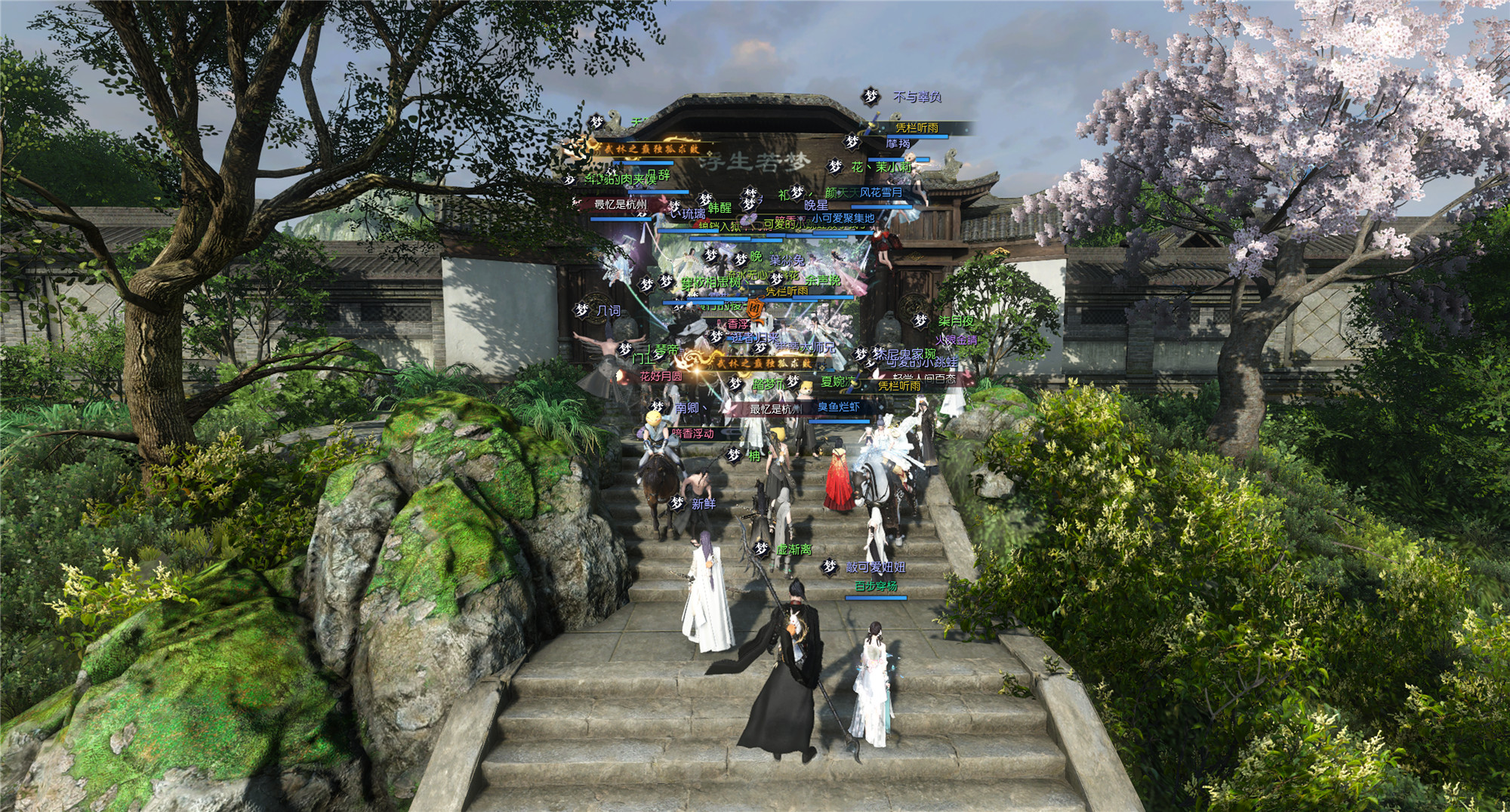
Task: Select the player nameplate 不与辜负
Action: [x=917, y=97]
